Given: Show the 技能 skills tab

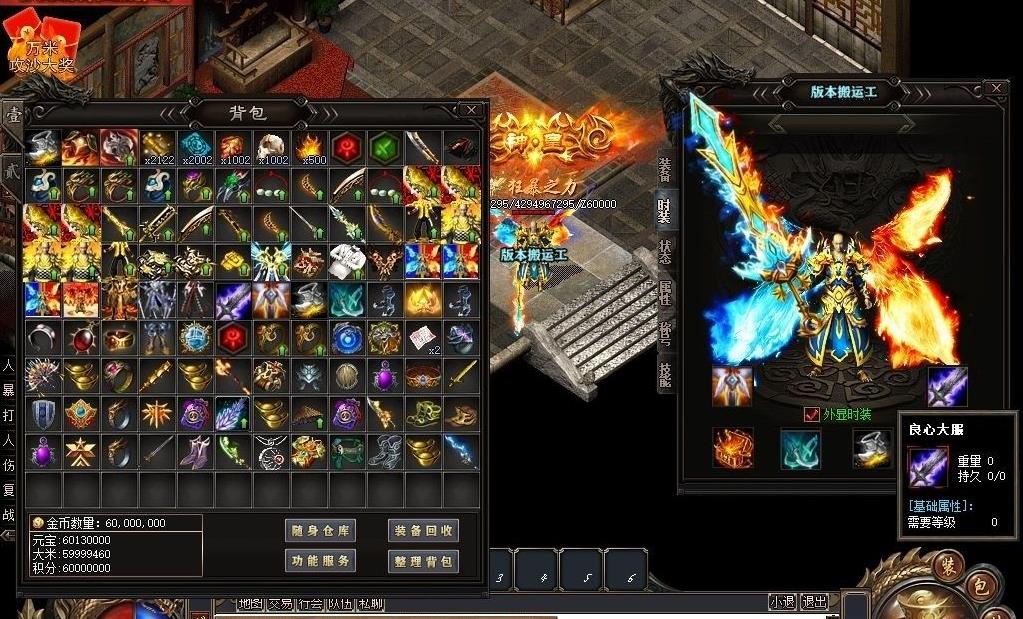Looking at the screenshot, I should click(x=665, y=375).
